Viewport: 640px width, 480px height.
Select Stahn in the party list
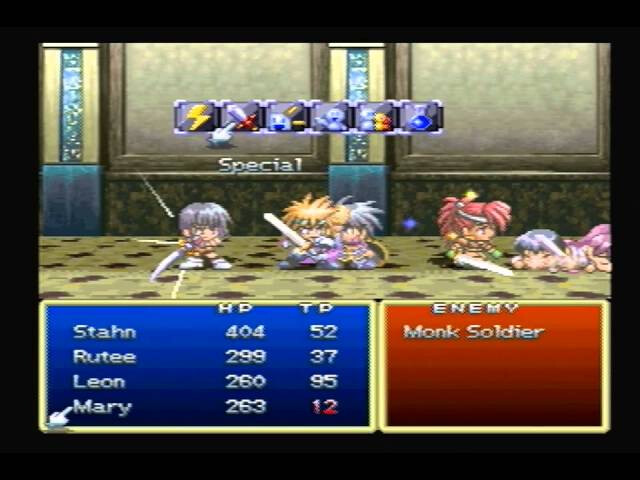click(x=104, y=331)
